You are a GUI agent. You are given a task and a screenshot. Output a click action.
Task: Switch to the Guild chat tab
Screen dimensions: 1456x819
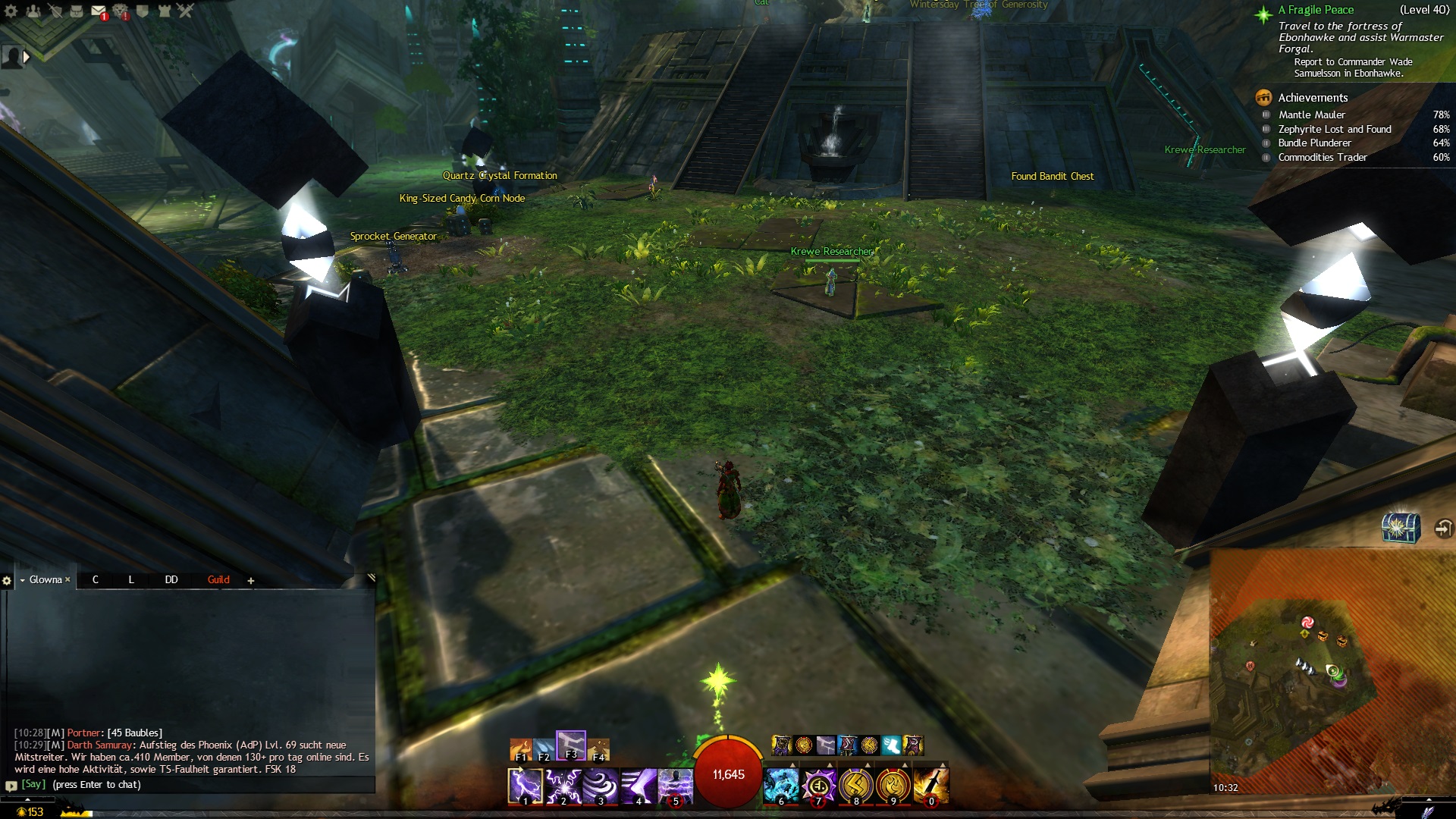pyautogui.click(x=218, y=580)
